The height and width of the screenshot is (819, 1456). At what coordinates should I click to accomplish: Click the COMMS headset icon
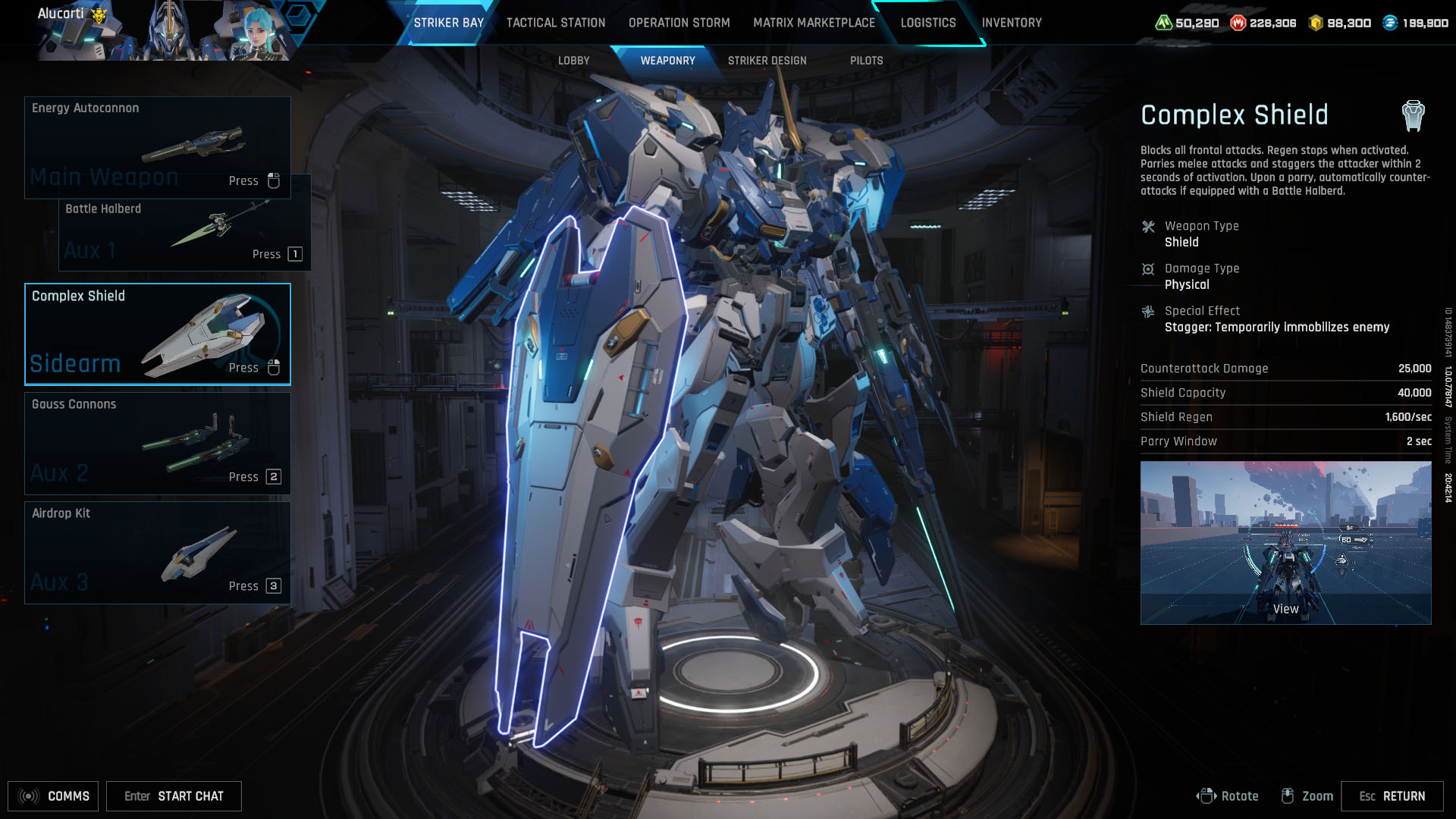[27, 796]
